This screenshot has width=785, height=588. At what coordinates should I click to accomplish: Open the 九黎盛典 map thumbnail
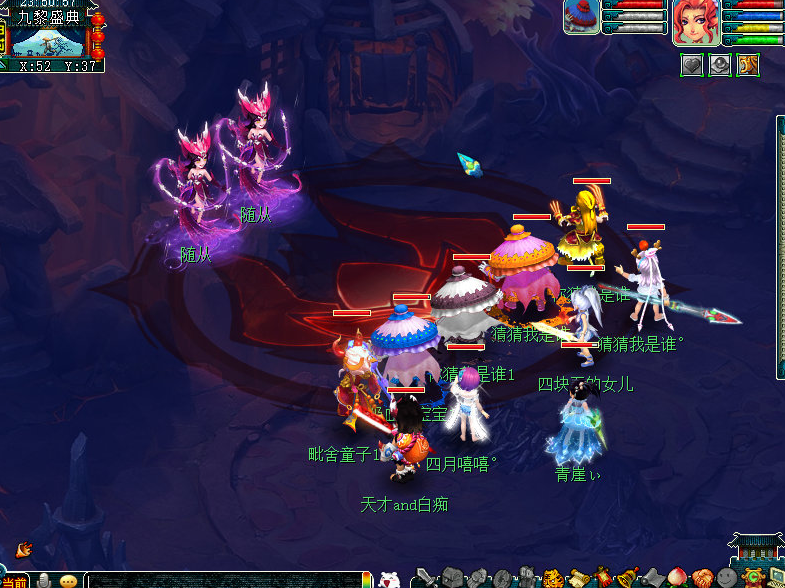50,41
